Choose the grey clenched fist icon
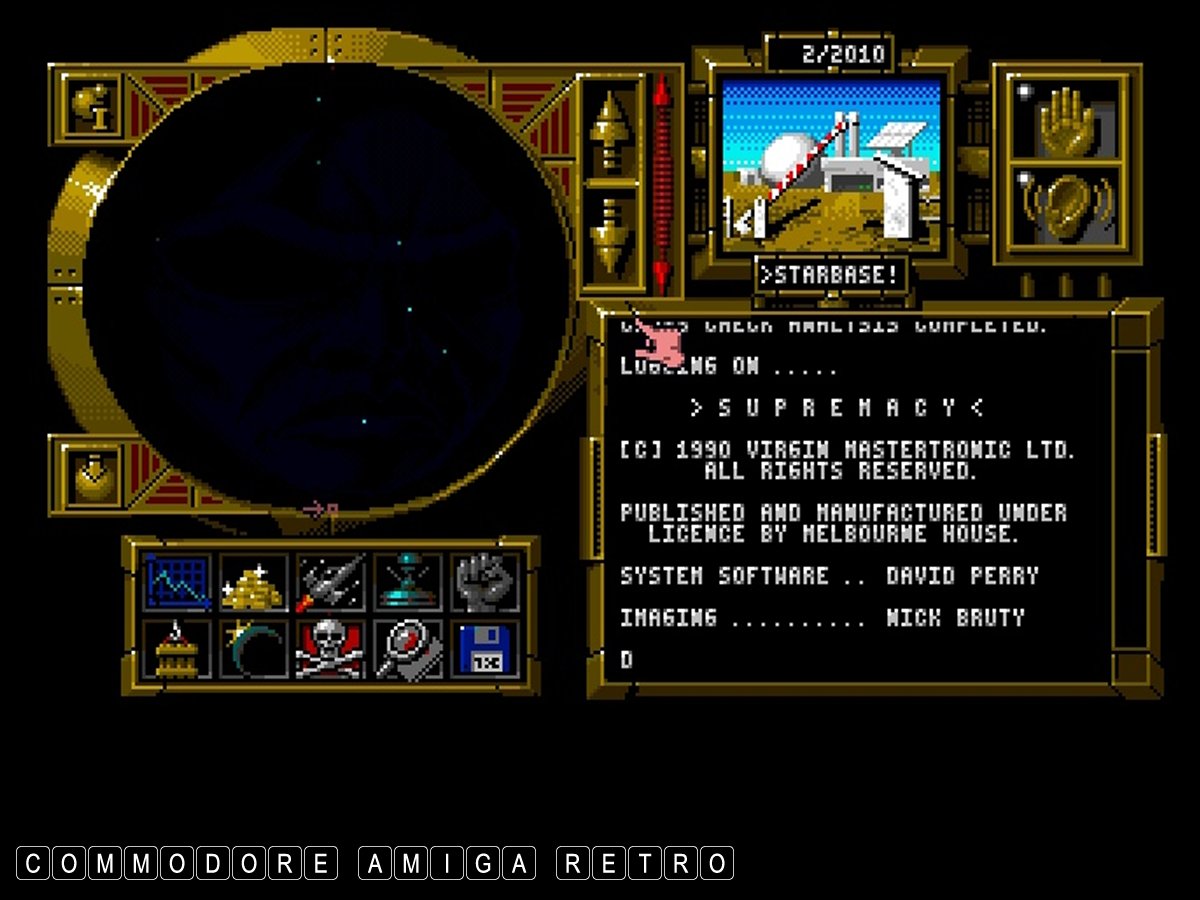 click(486, 583)
